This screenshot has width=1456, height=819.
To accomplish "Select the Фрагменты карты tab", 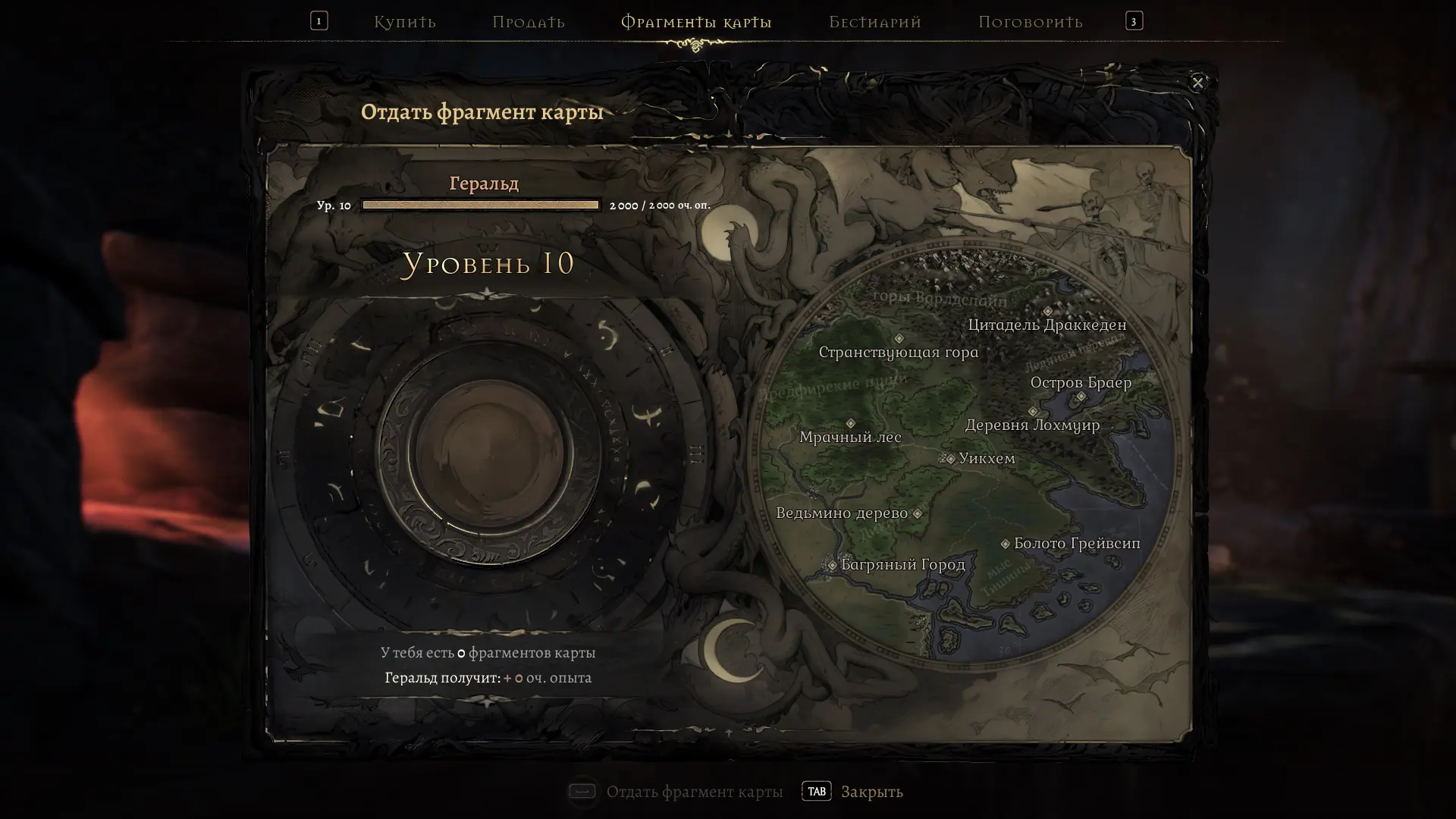I will pos(696,22).
